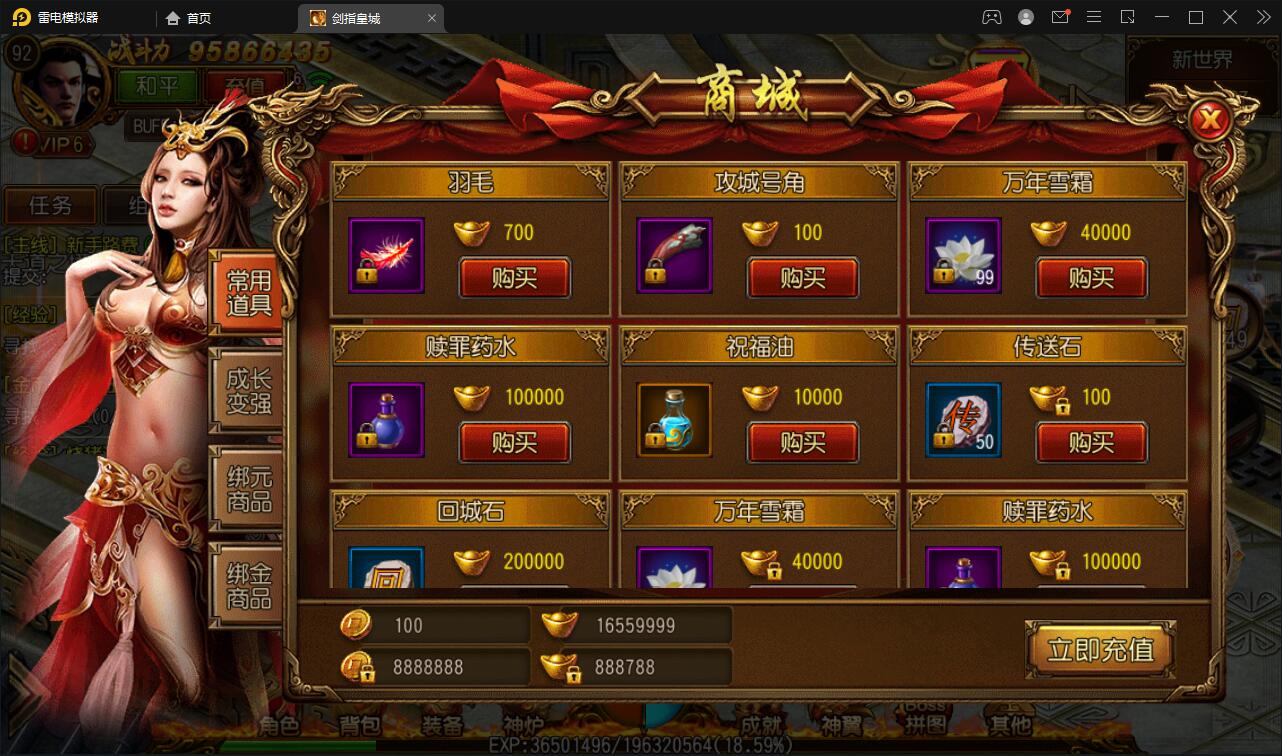
Task: Click the 立即充值 recharge button
Action: point(1100,648)
